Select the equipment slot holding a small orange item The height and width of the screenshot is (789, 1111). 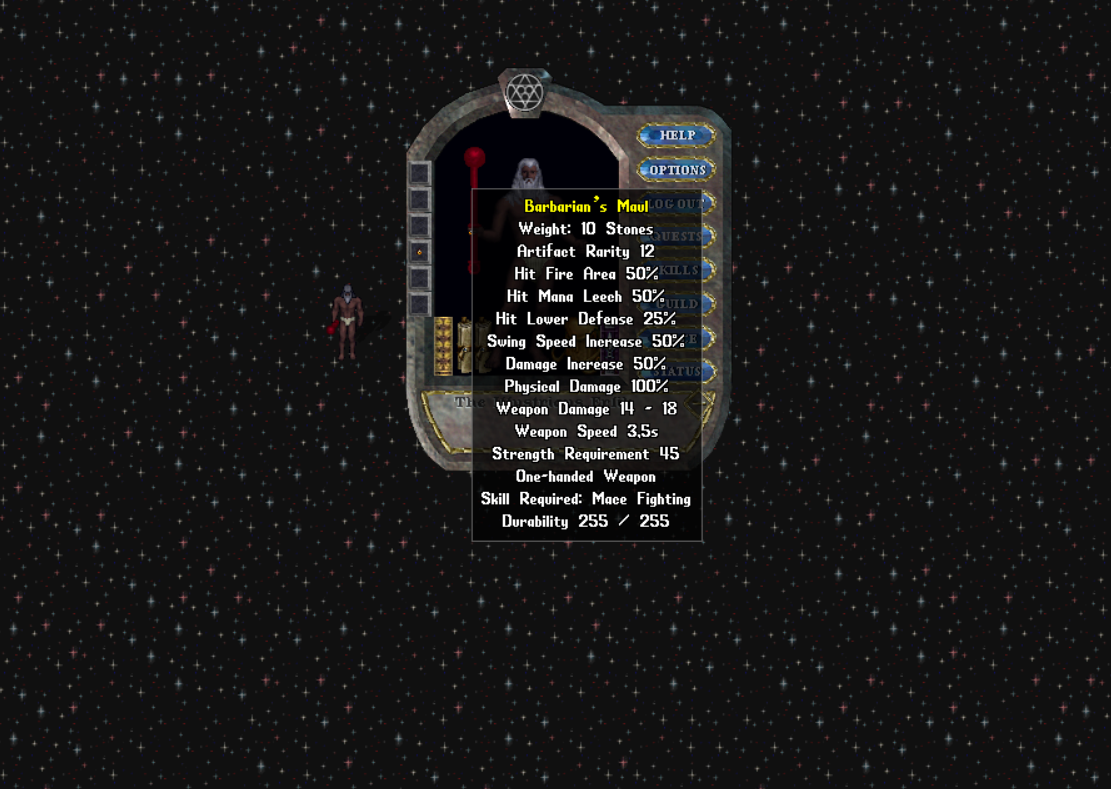point(420,252)
